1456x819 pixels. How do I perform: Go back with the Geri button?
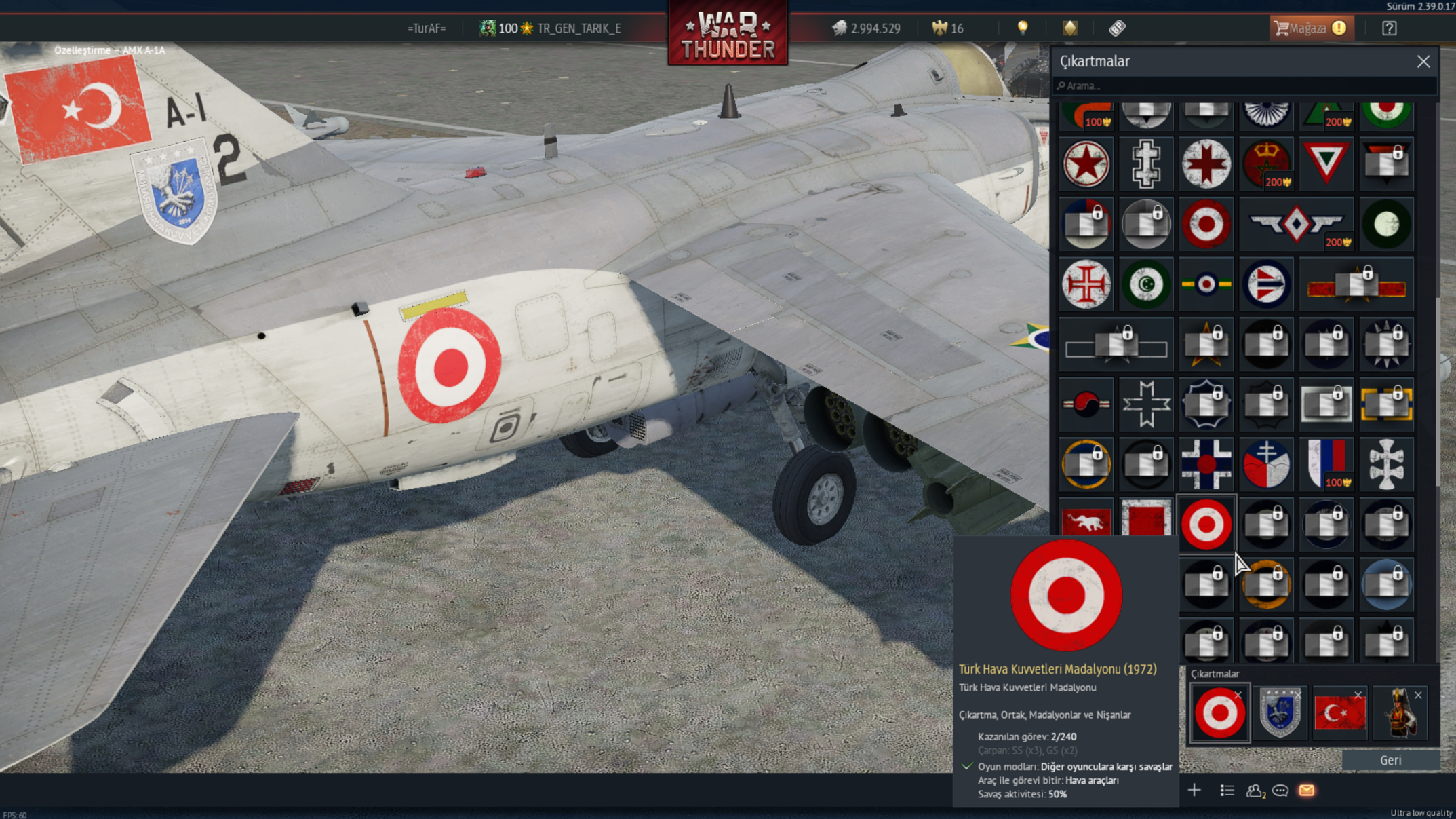point(1390,760)
